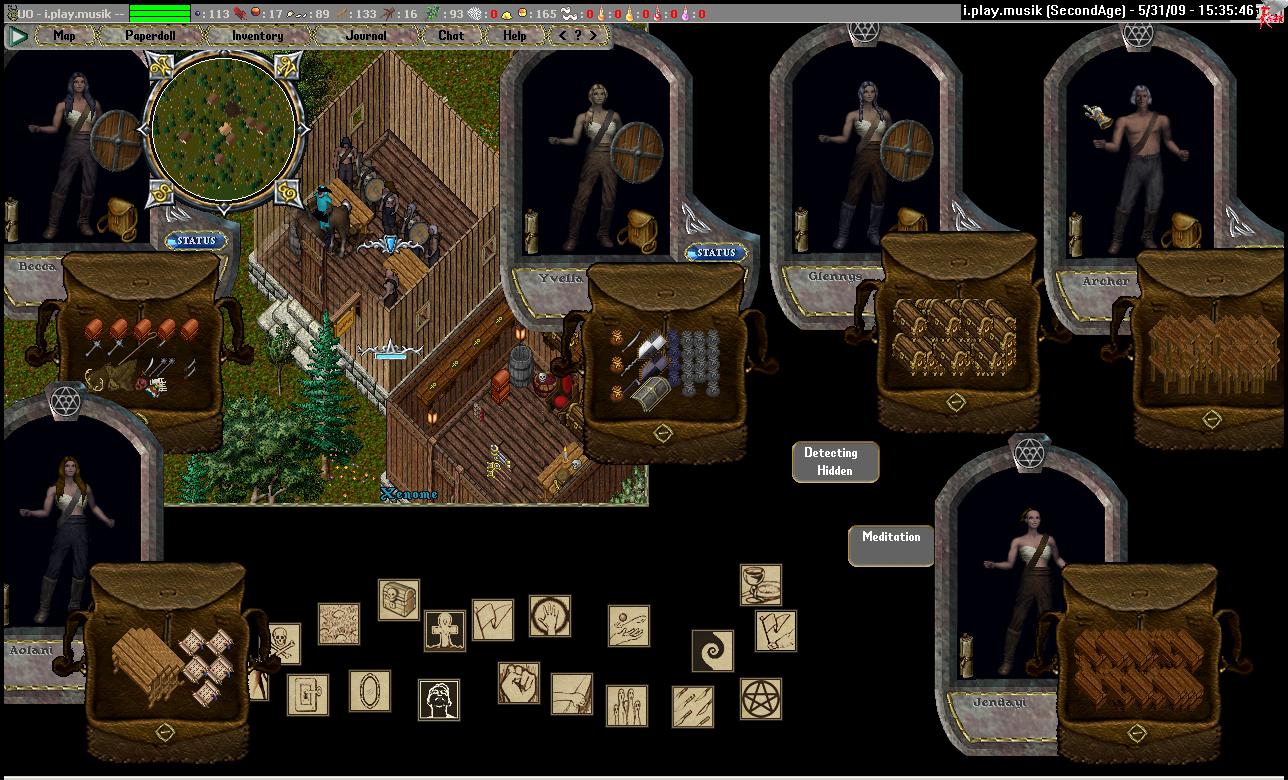The image size is (1288, 780).
Task: Open Becca's STATUS button
Action: [x=196, y=241]
